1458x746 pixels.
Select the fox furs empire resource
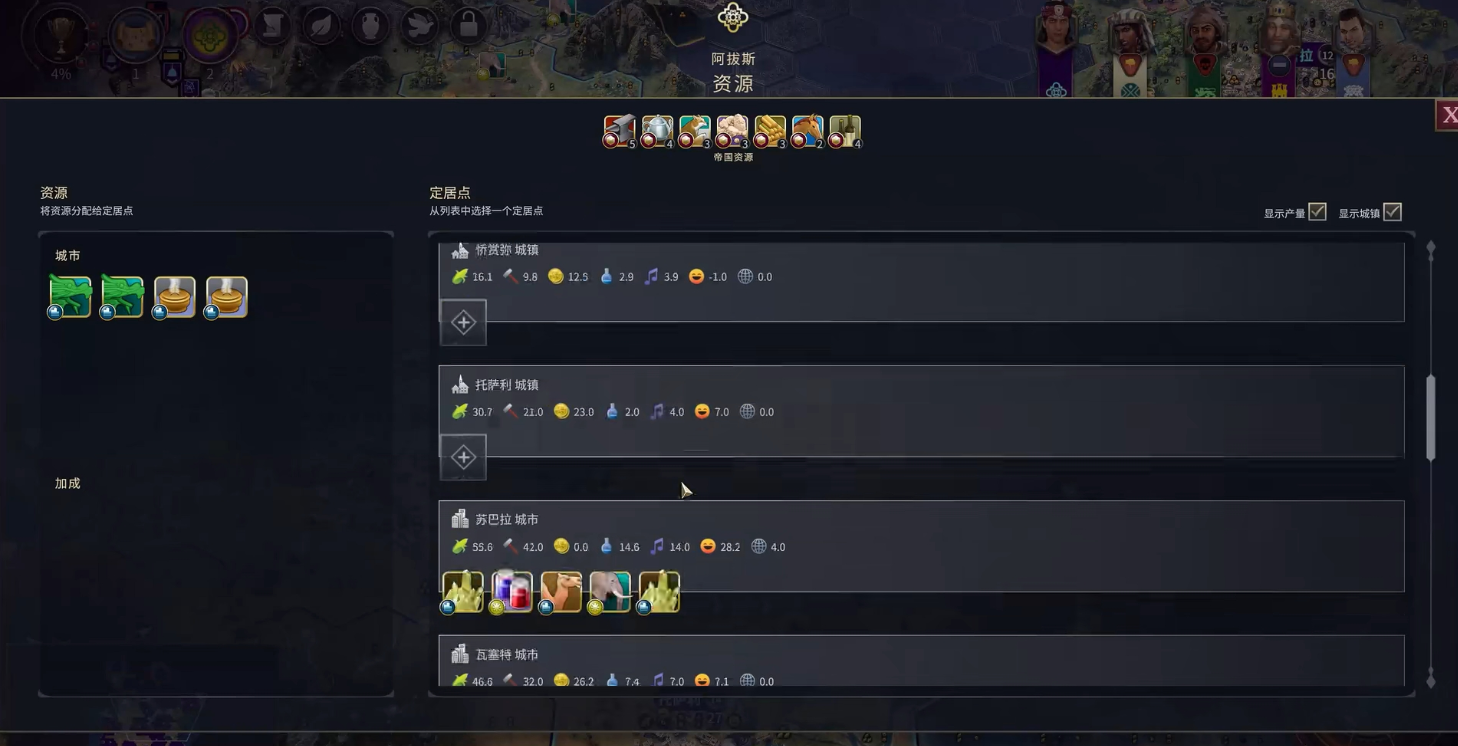(694, 131)
